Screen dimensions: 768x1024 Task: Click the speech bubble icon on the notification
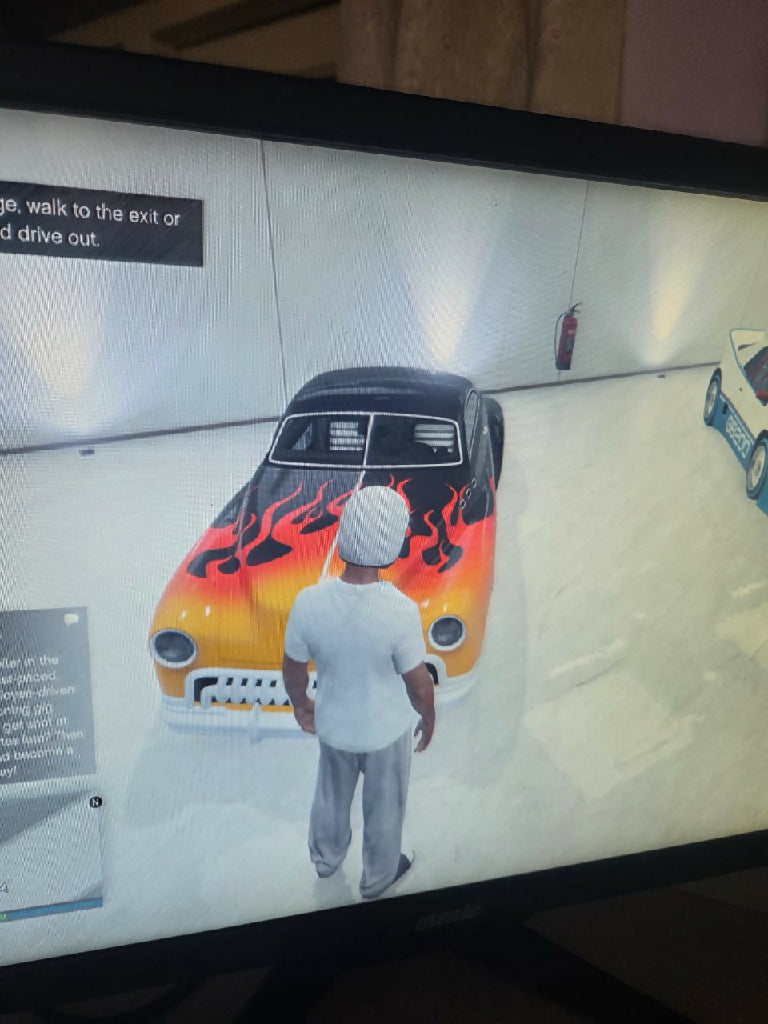[x=71, y=620]
